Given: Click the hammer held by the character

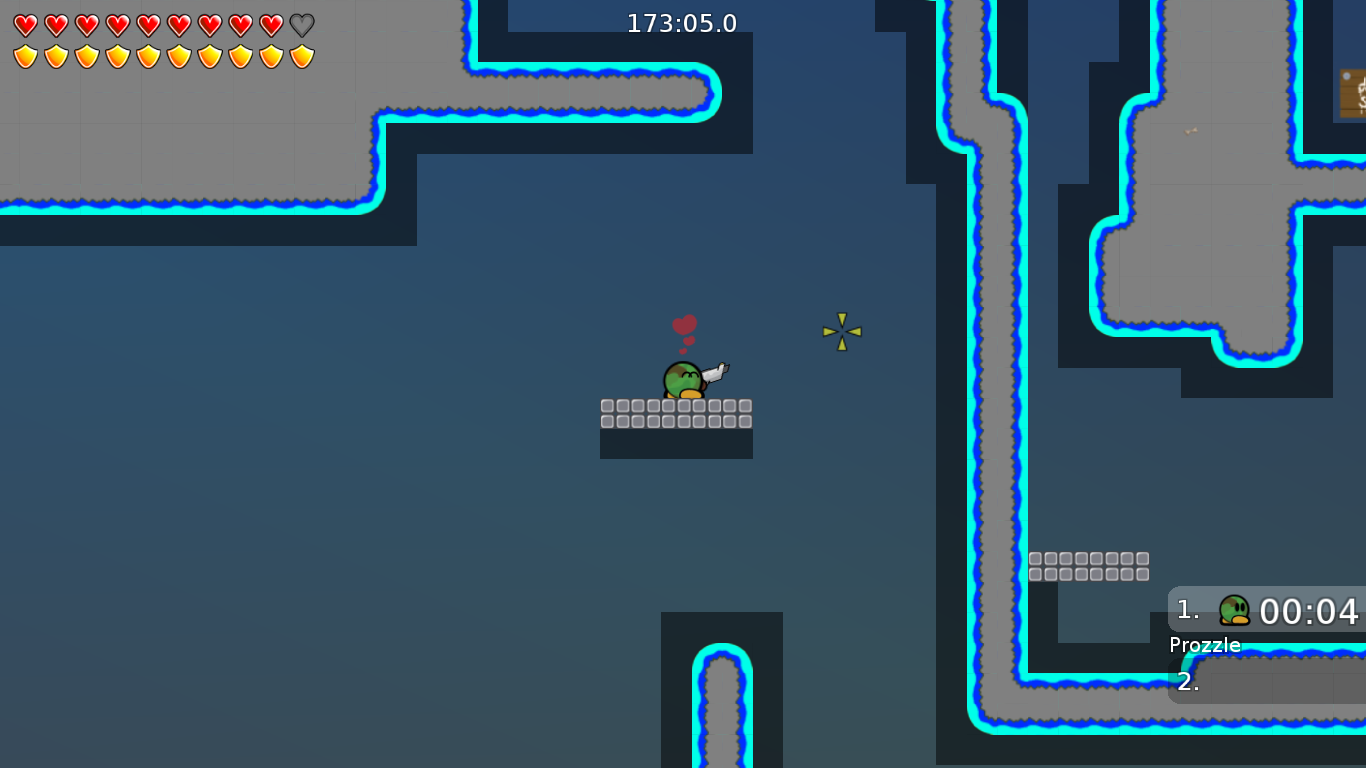Looking at the screenshot, I should pyautogui.click(x=714, y=372).
